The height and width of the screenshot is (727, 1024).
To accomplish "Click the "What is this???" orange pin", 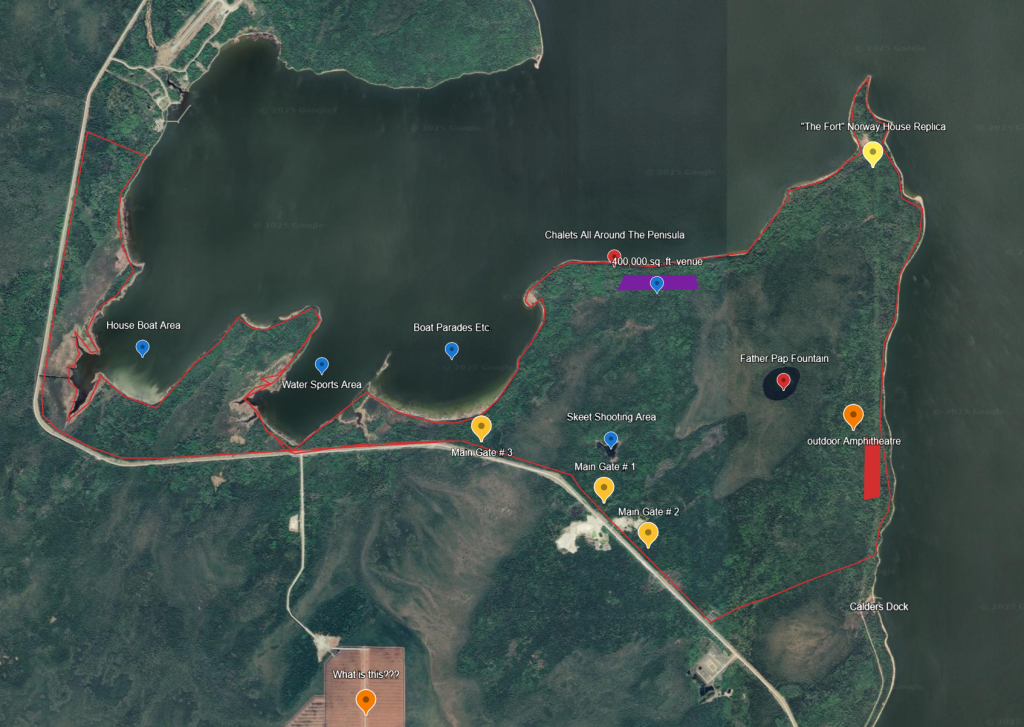I will click(366, 700).
